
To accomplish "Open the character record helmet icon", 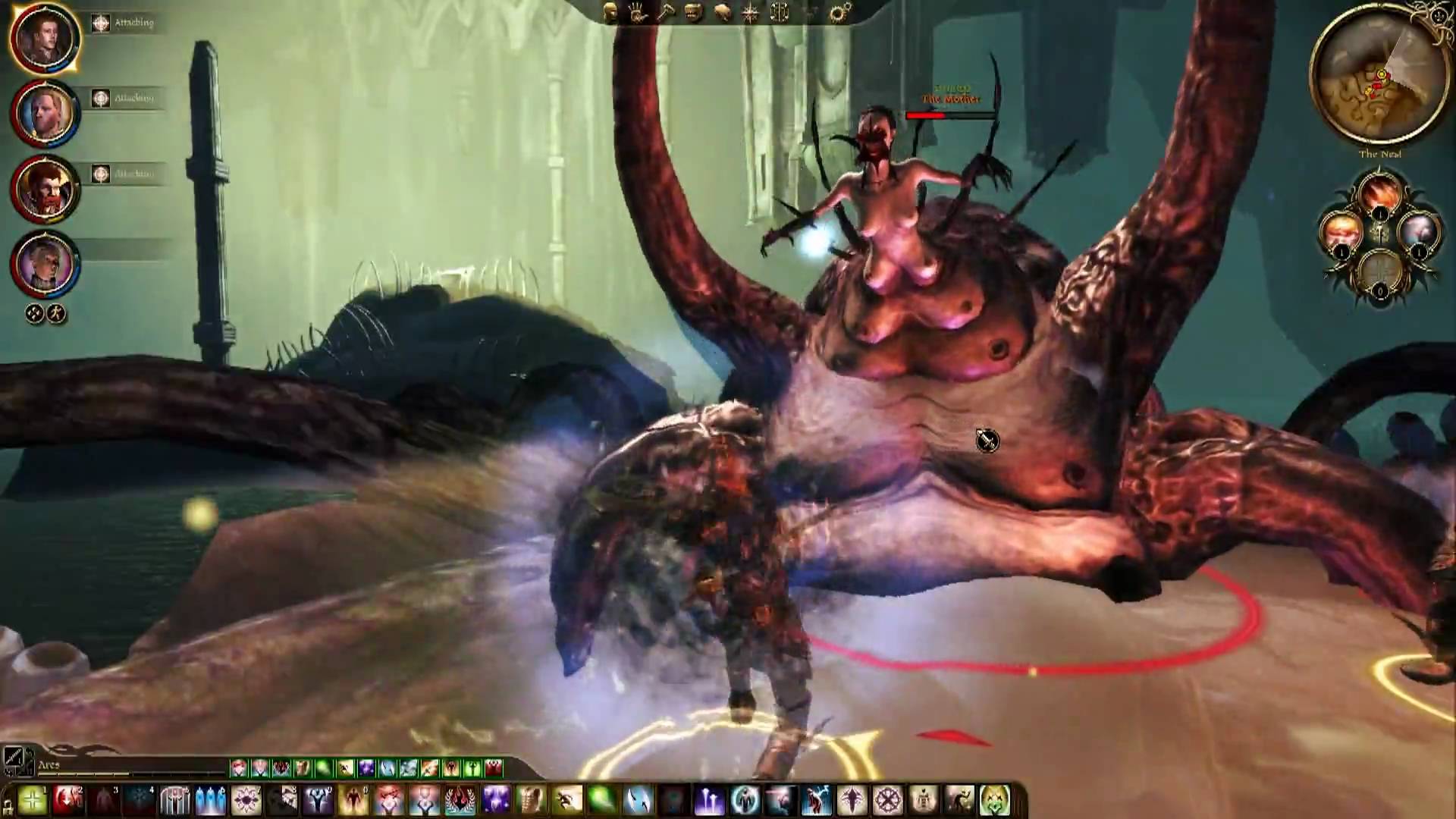I will pyautogui.click(x=610, y=13).
